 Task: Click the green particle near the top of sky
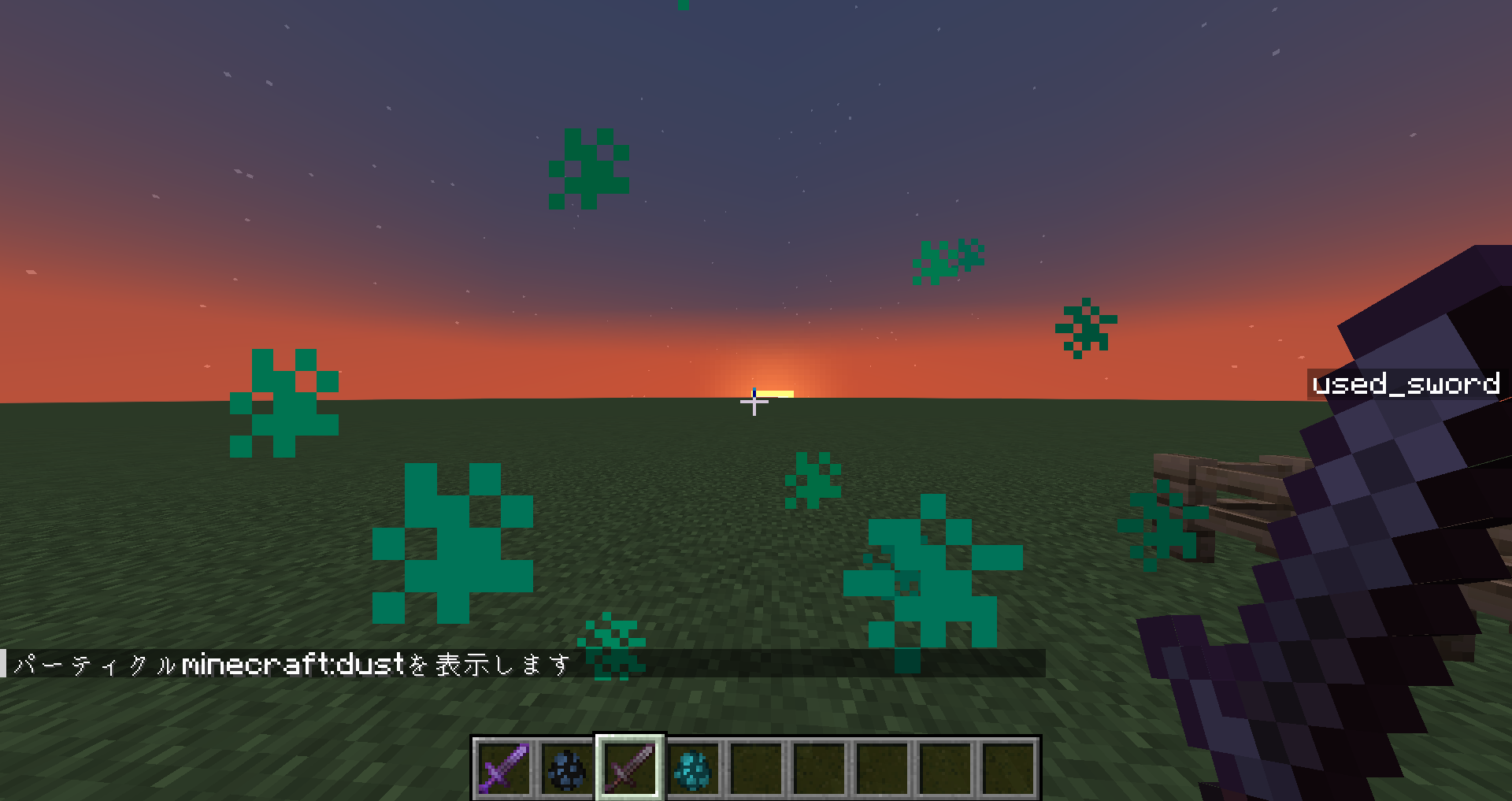point(590,167)
